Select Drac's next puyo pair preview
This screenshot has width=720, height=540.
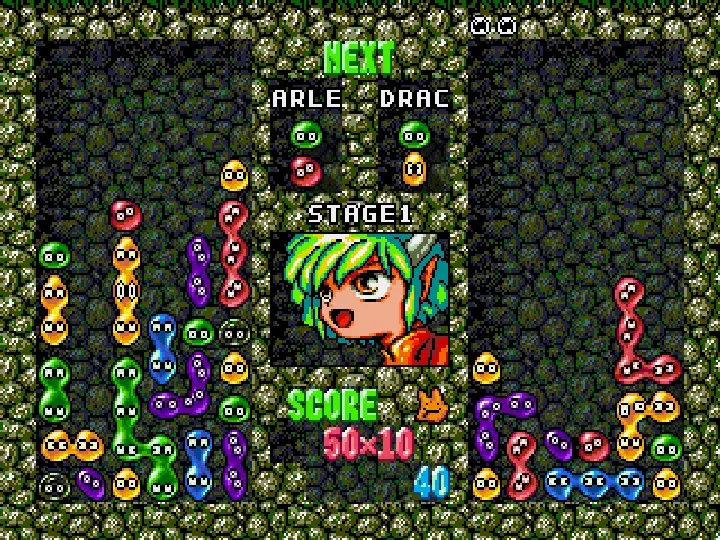413,152
